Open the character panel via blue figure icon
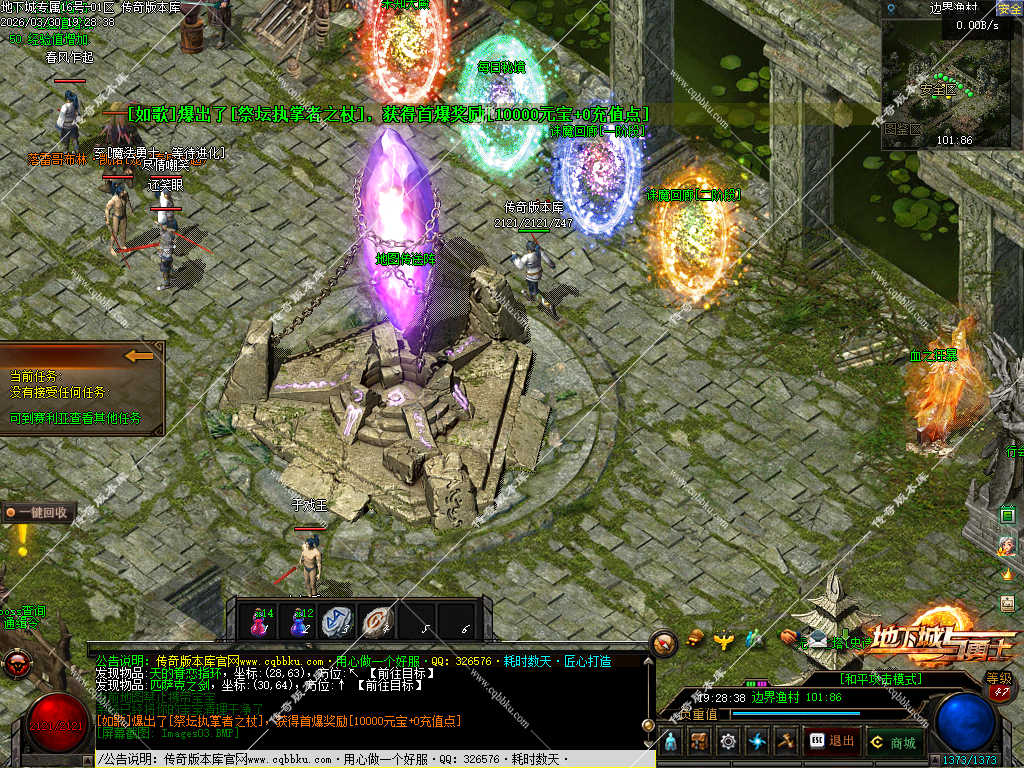1024x768 pixels. click(x=671, y=741)
